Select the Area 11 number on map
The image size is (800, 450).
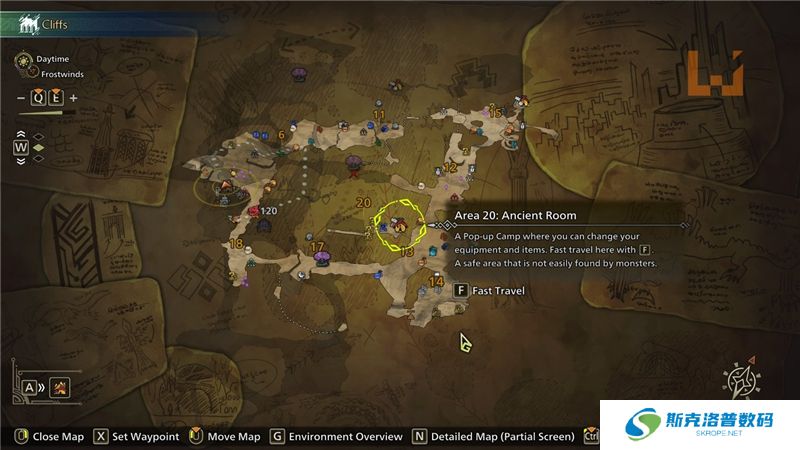(379, 115)
